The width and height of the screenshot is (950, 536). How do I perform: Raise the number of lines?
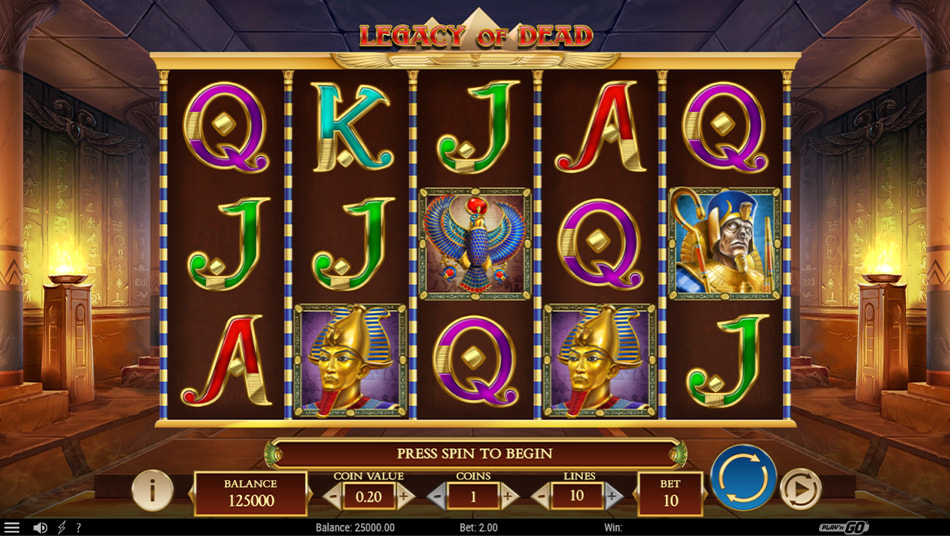click(614, 495)
